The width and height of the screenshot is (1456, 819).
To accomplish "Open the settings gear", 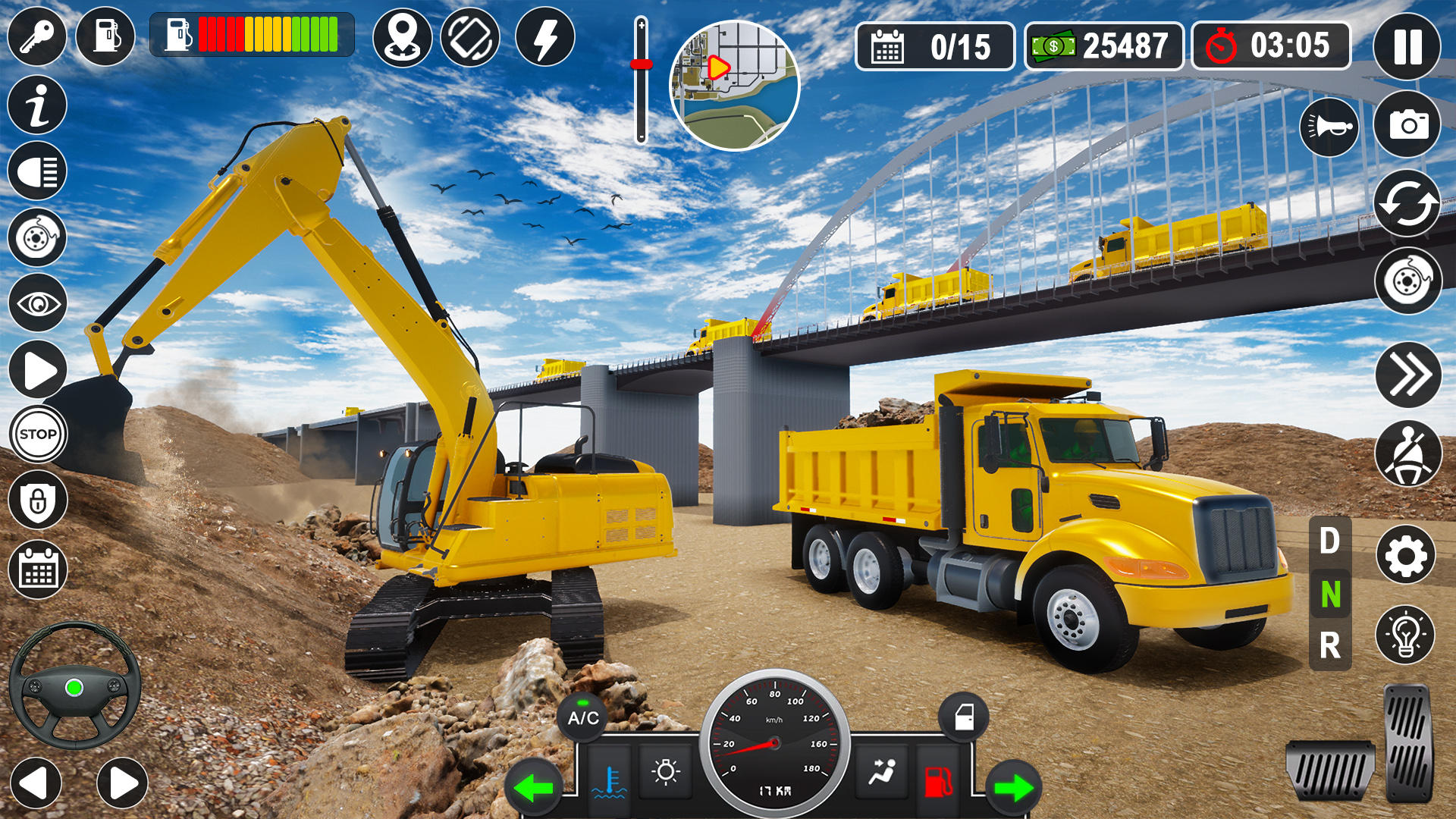I will (x=1407, y=554).
